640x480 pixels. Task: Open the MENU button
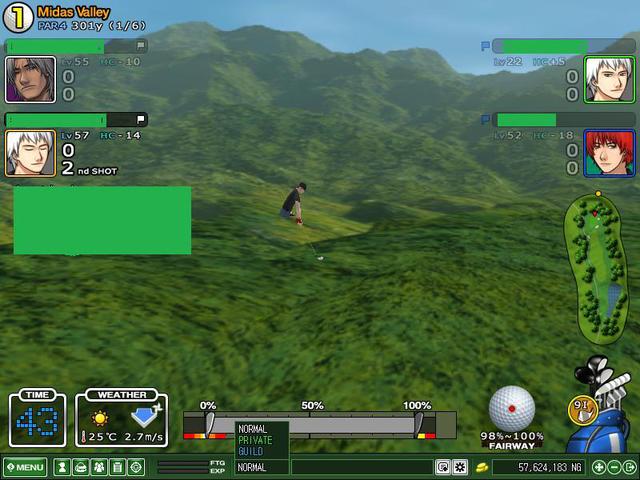click(x=25, y=467)
